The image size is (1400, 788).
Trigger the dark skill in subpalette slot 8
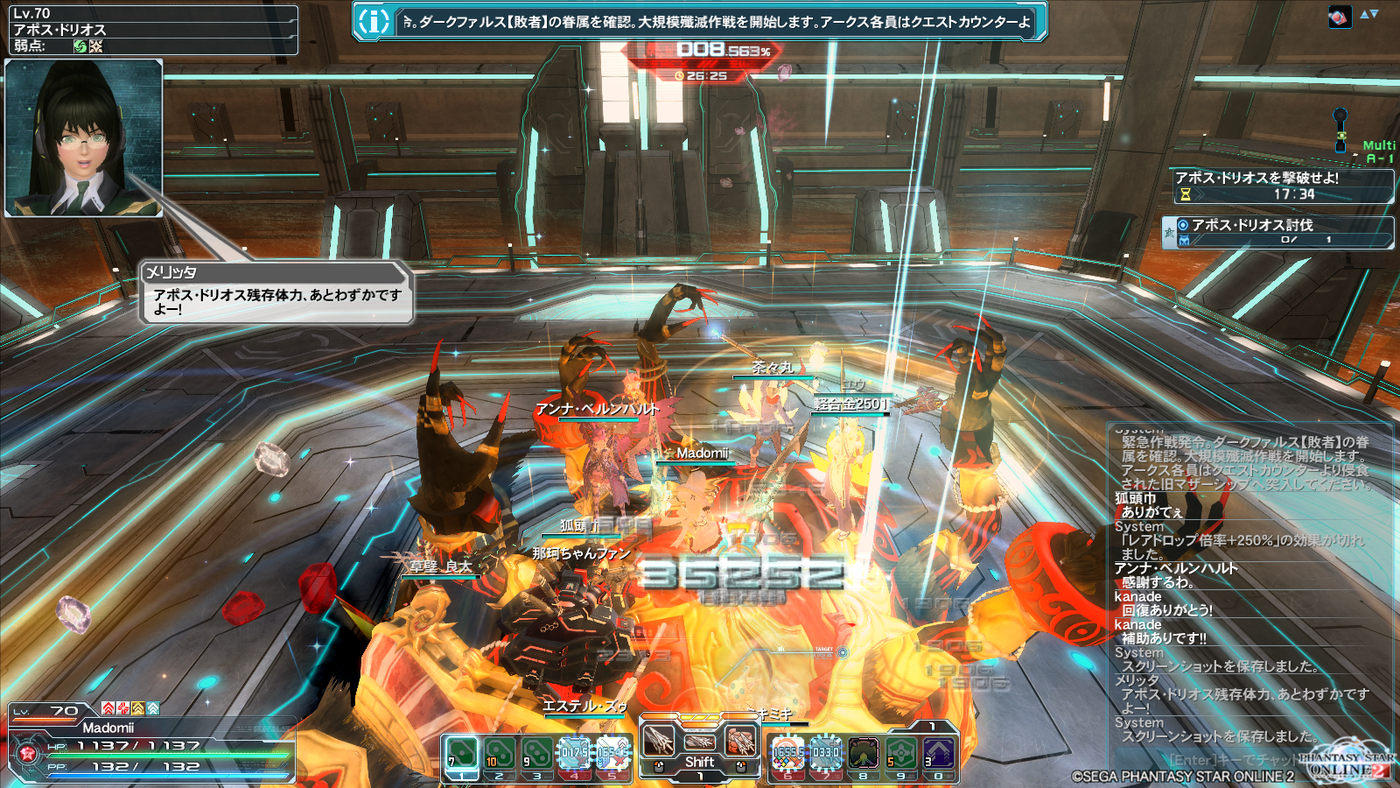click(863, 752)
